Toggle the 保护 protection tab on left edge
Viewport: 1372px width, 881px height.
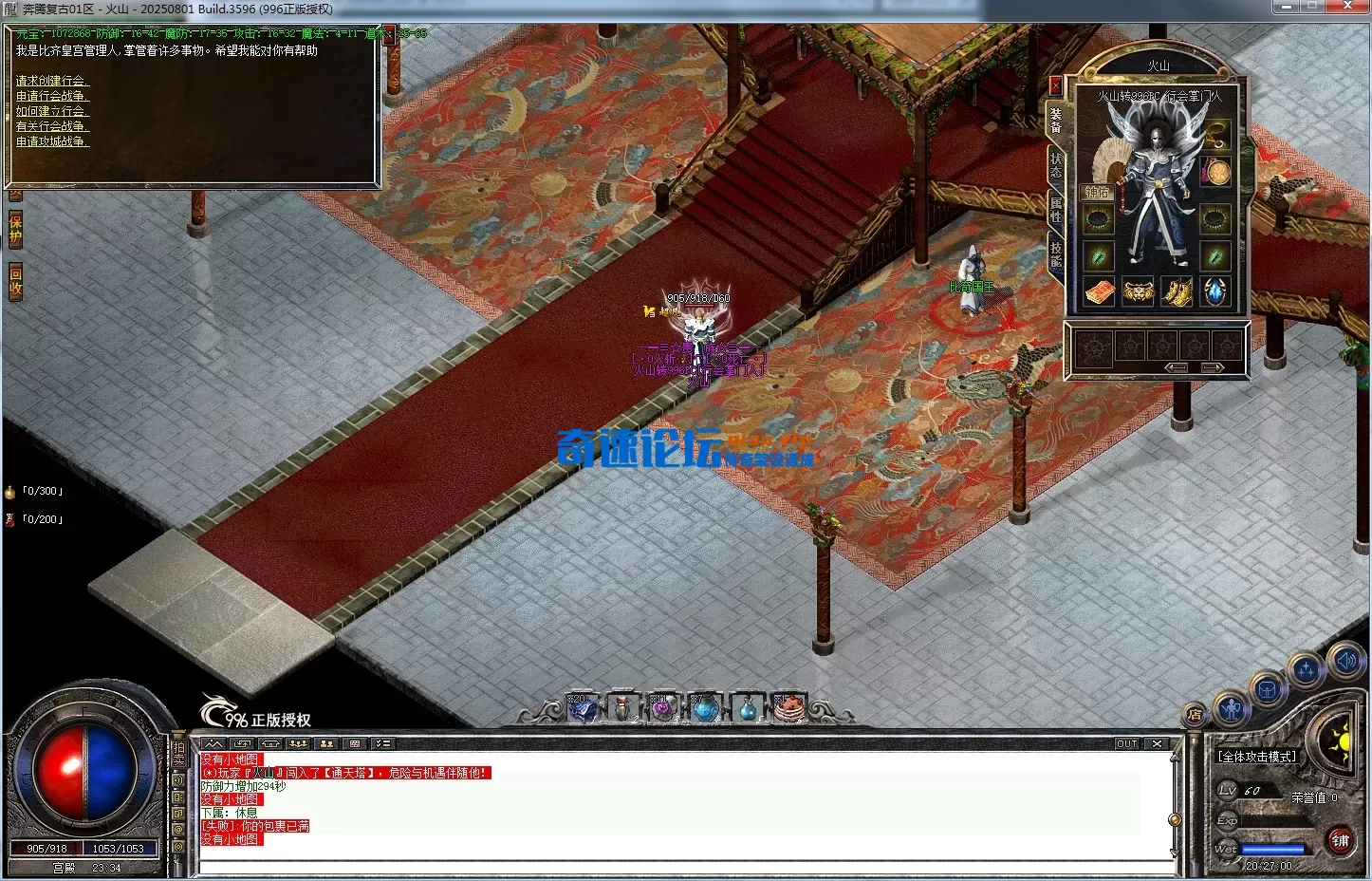[13, 228]
